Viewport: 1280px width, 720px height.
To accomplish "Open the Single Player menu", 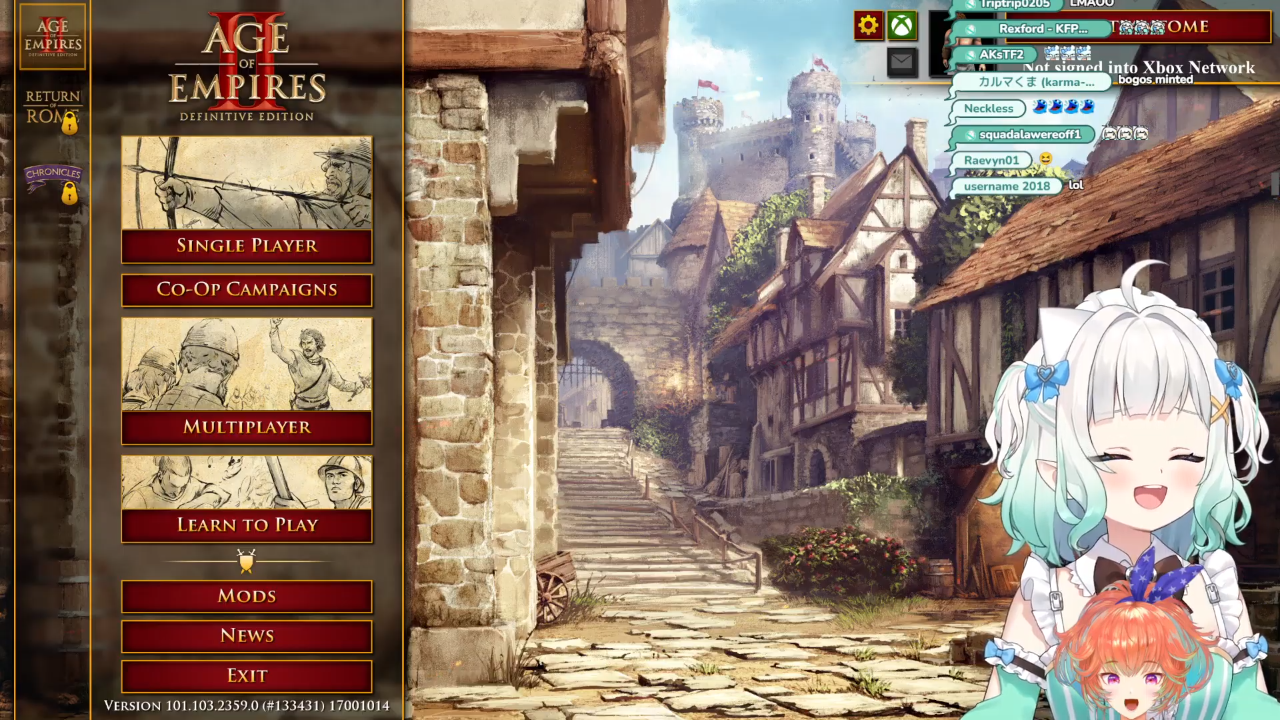I will (247, 246).
